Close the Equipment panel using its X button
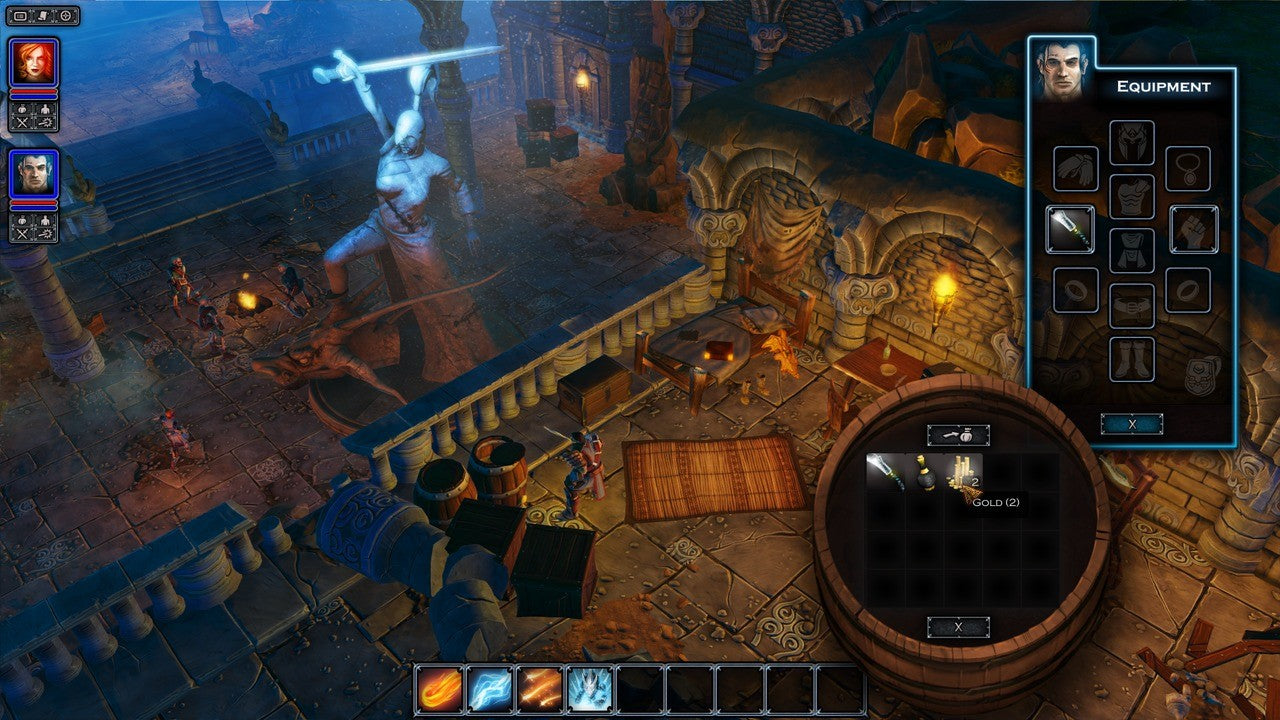The image size is (1280, 720). coord(1133,423)
